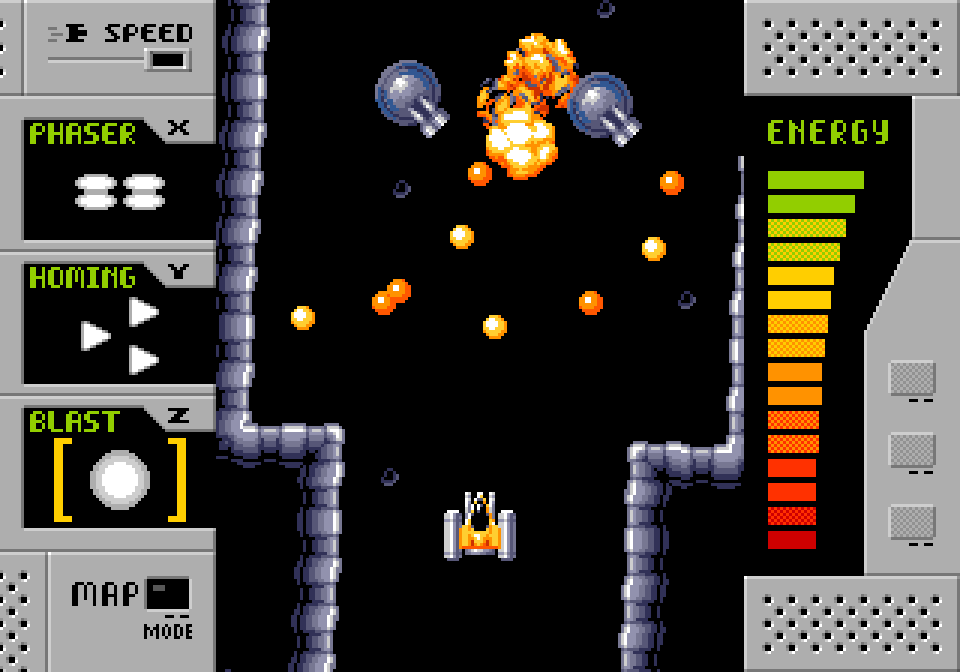Adjust the Speed slider handle

tap(168, 60)
